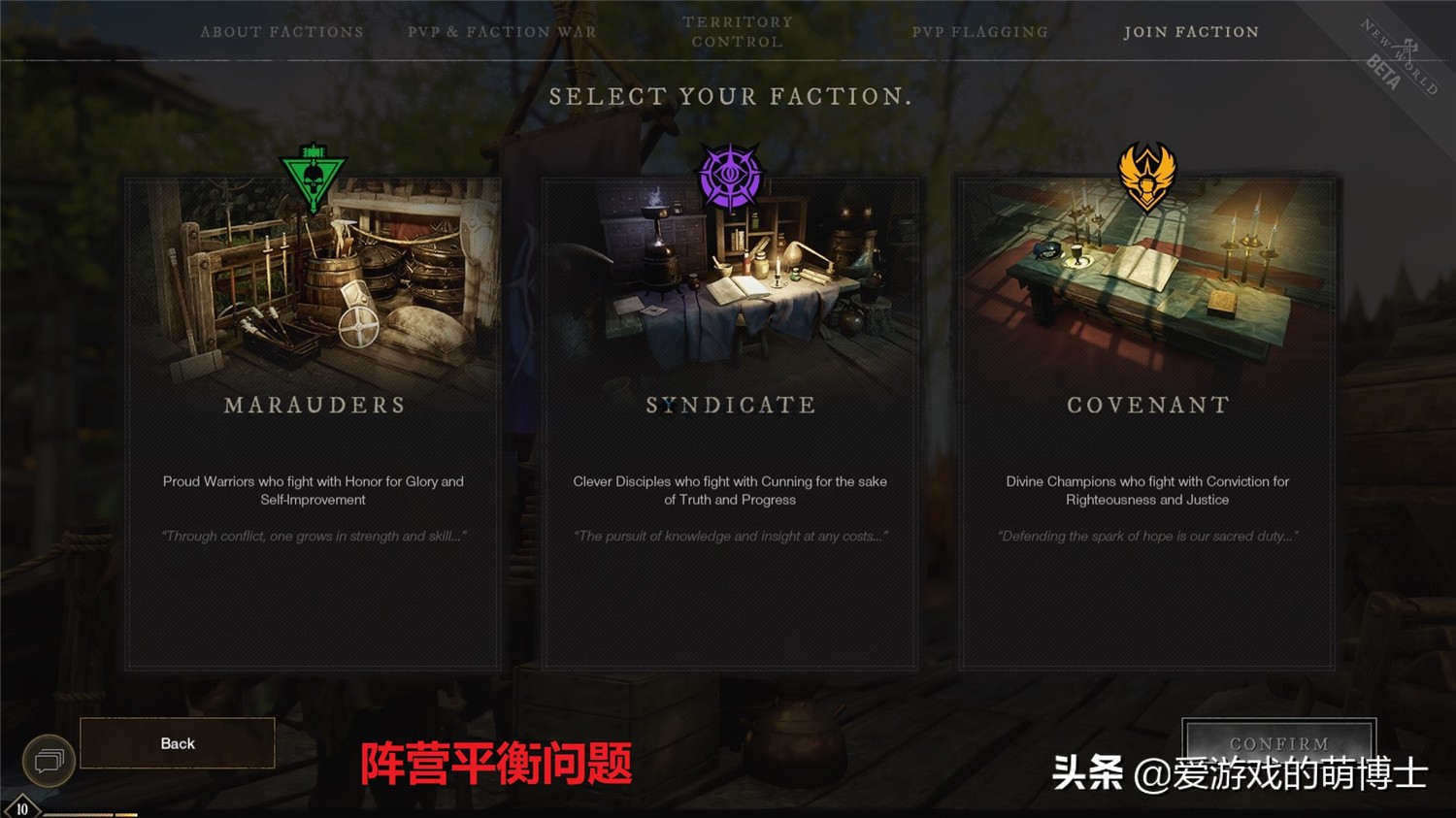The height and width of the screenshot is (818, 1456).
Task: Open the About Factions tab
Action: 281,32
